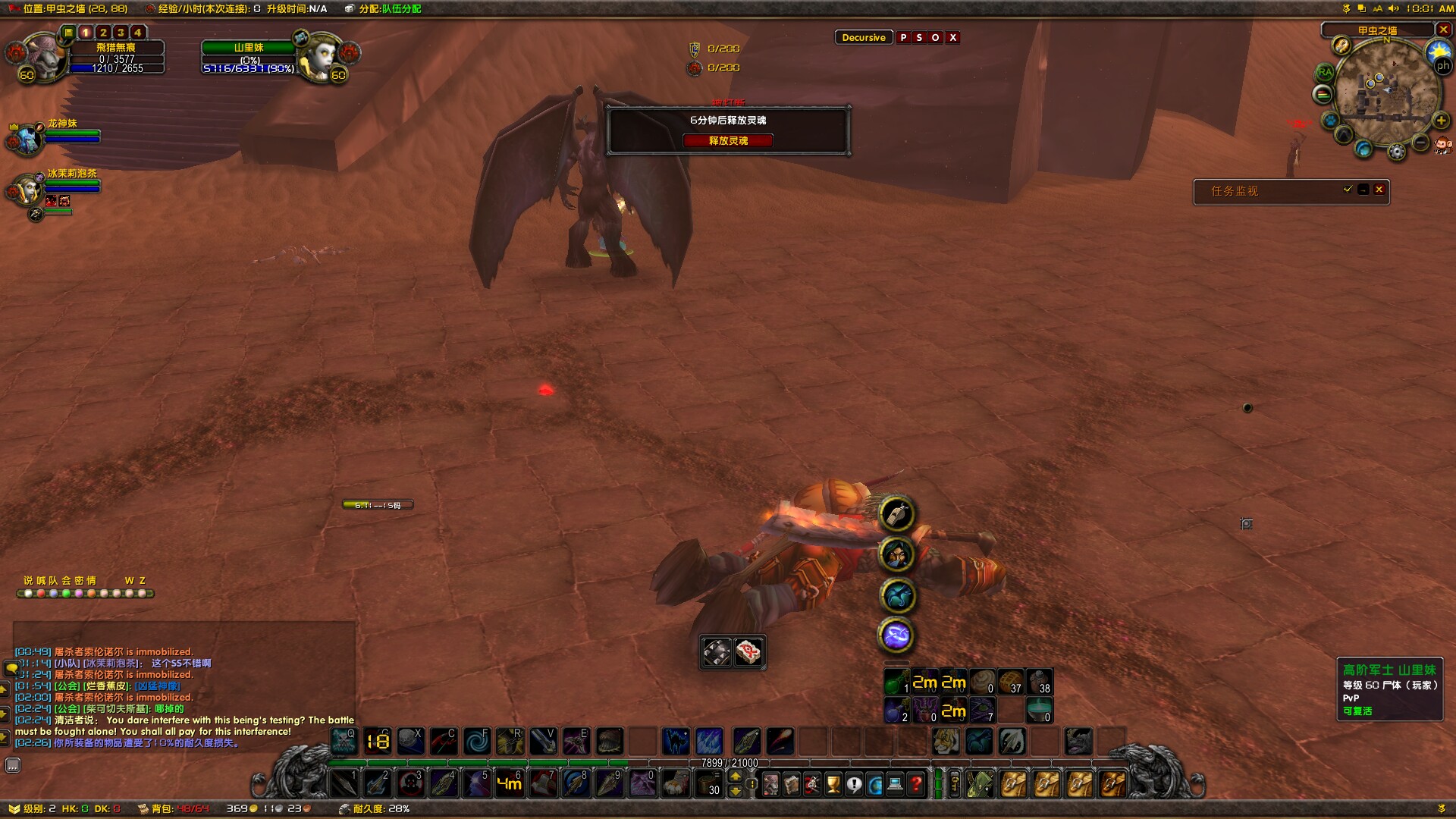Viewport: 1456px width, 819px height.
Task: Toggle the ph button near the minimap
Action: pos(1444,65)
